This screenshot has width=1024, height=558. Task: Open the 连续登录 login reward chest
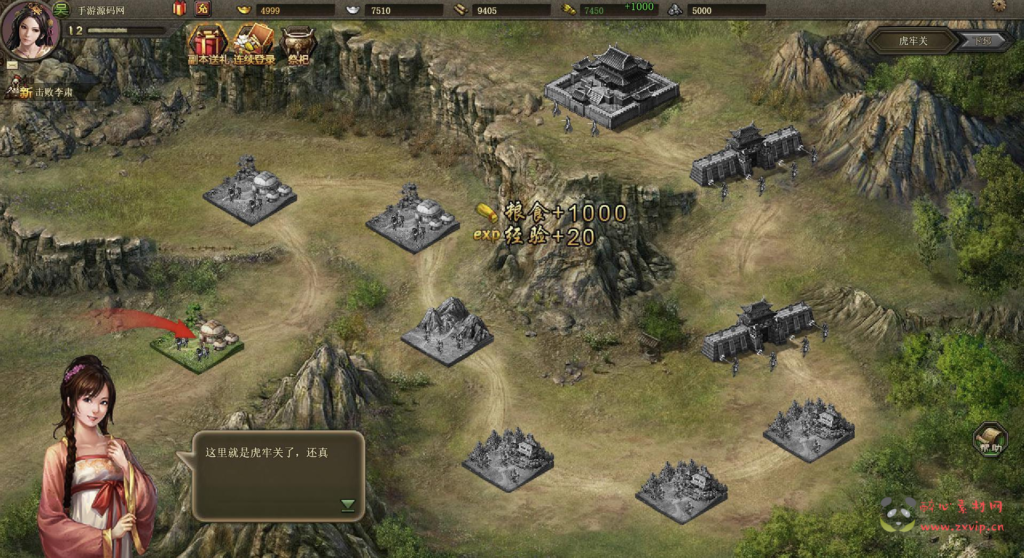[x=253, y=45]
